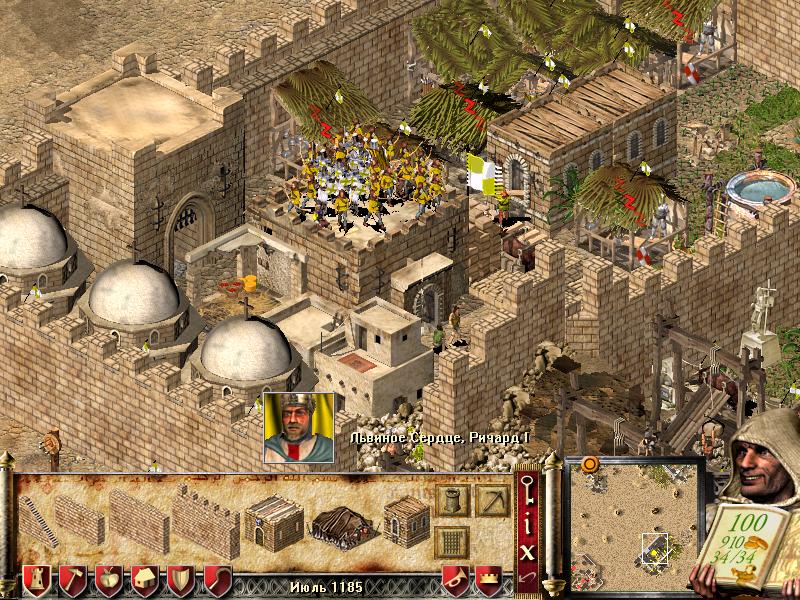Activate the delete building X button
The image size is (800, 600).
click(x=529, y=550)
